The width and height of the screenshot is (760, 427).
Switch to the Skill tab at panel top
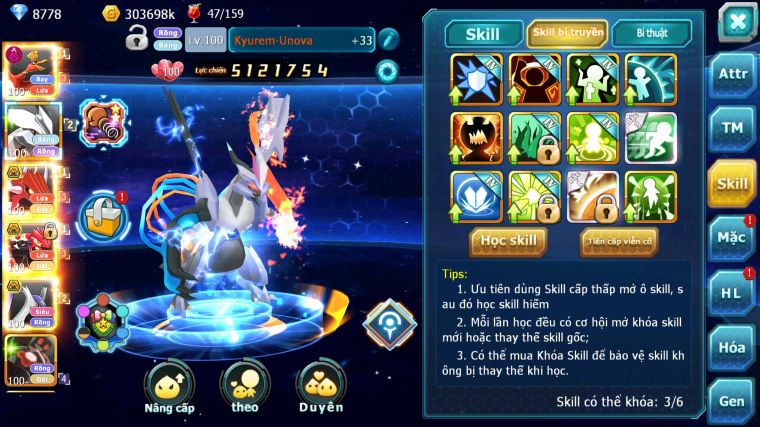click(483, 33)
